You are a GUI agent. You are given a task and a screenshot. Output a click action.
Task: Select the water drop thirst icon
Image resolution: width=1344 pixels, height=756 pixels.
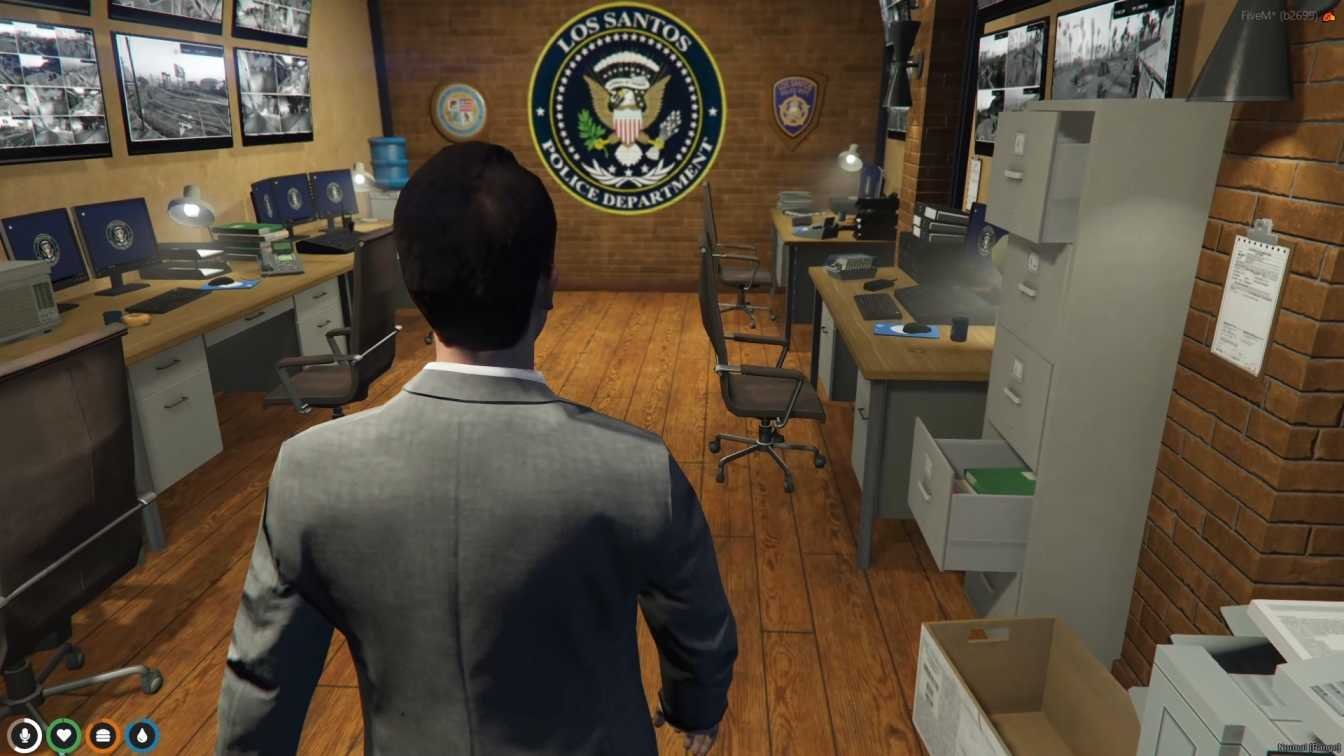point(142,736)
